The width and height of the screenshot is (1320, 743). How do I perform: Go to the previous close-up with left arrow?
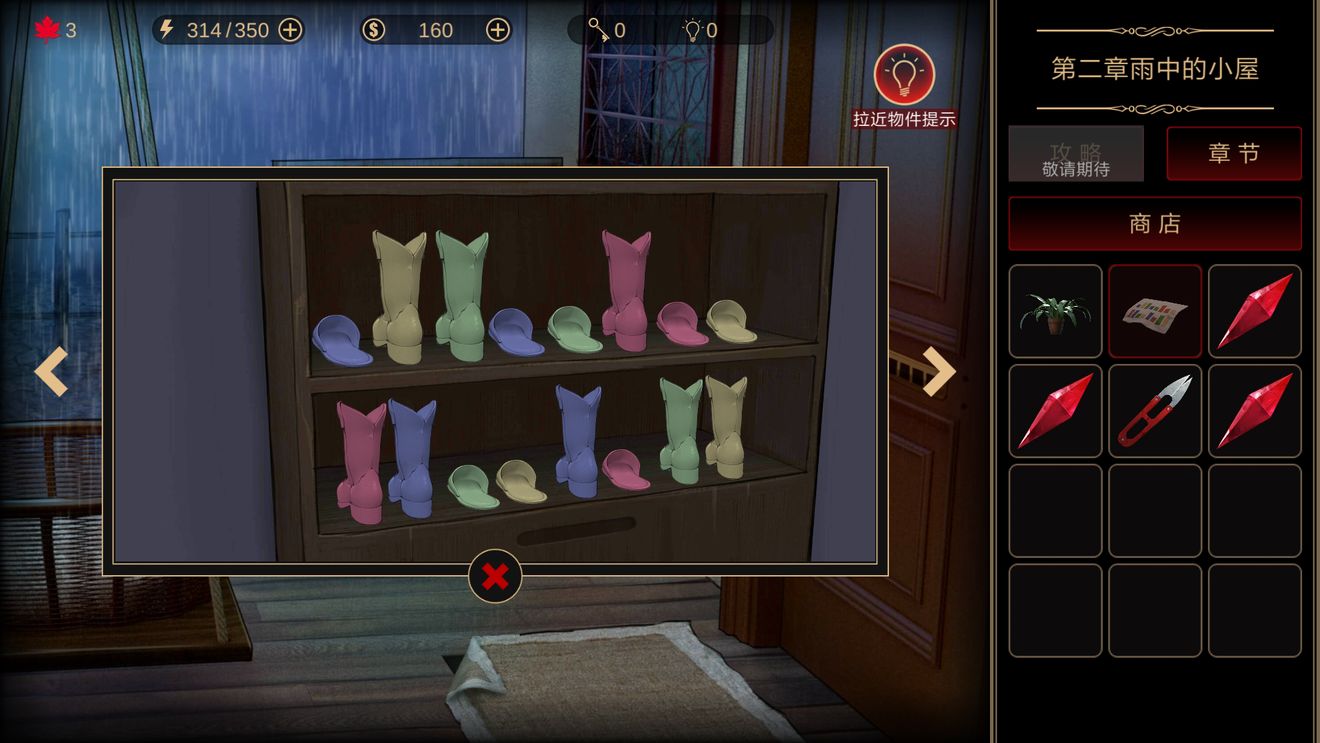pos(51,371)
